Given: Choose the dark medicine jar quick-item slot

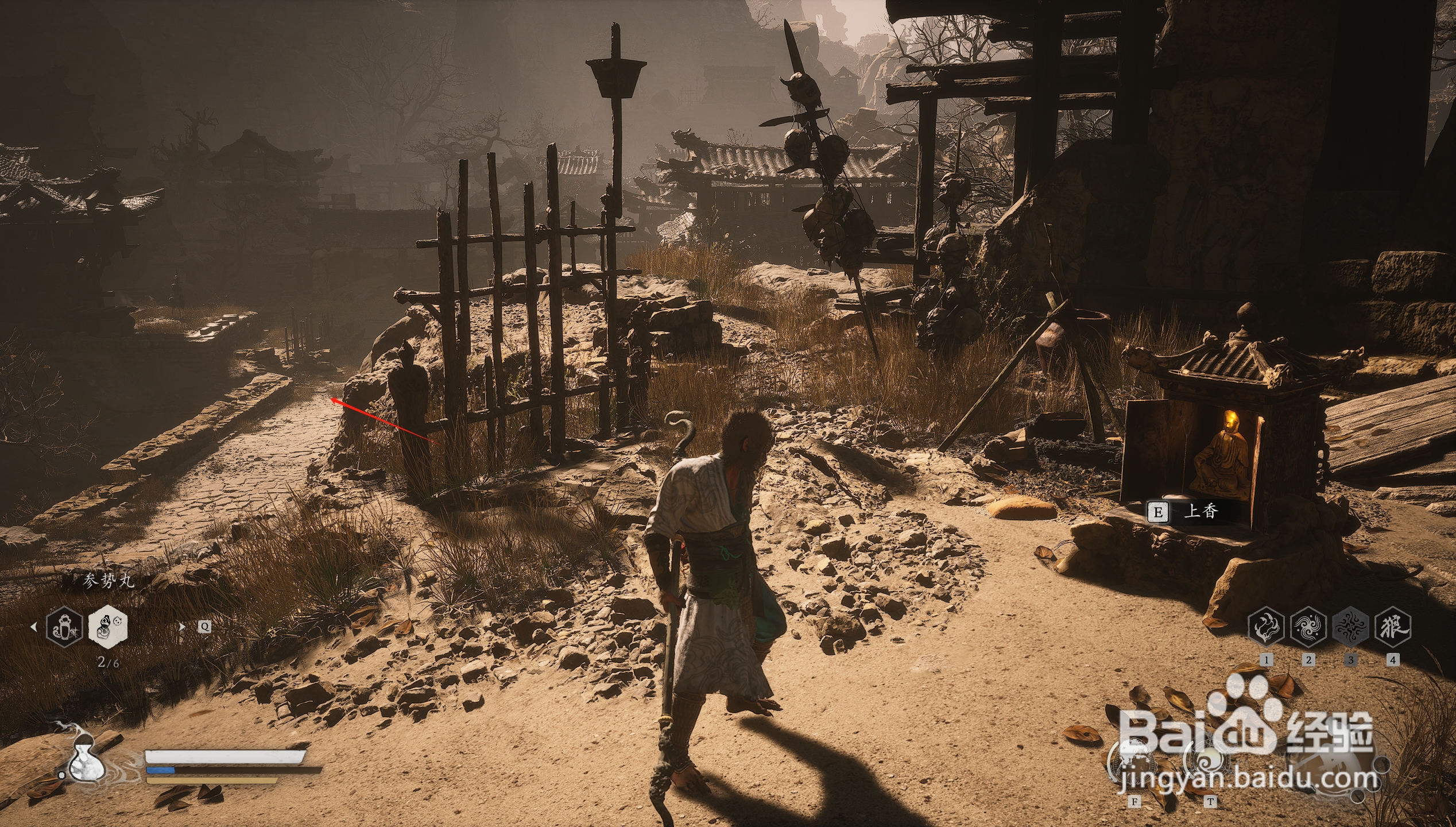Looking at the screenshot, I should [x=64, y=627].
